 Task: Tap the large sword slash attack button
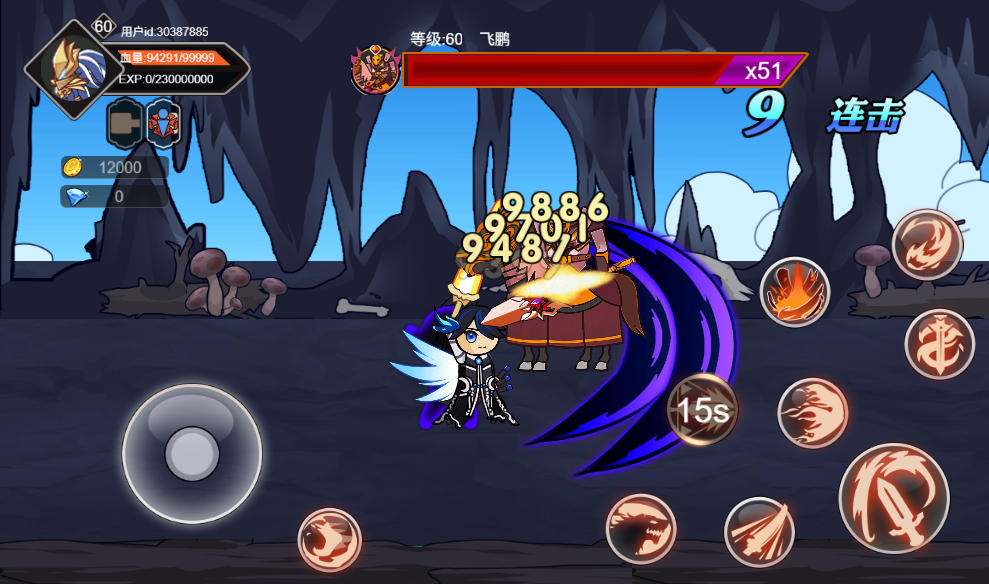[x=893, y=498]
